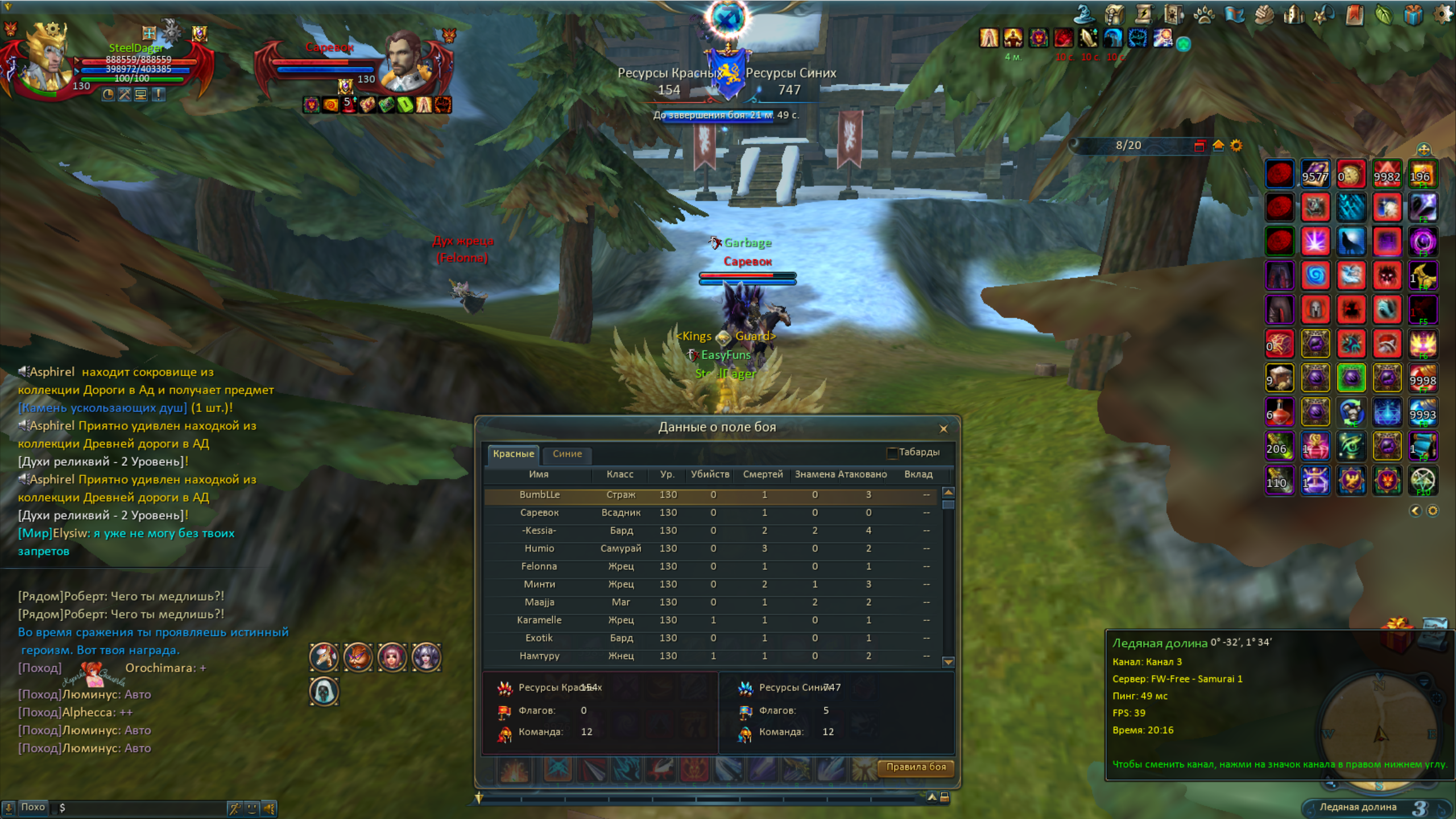Open the gear settings icon in top menu
Image resolution: width=1456 pixels, height=819 pixels.
(x=1443, y=14)
